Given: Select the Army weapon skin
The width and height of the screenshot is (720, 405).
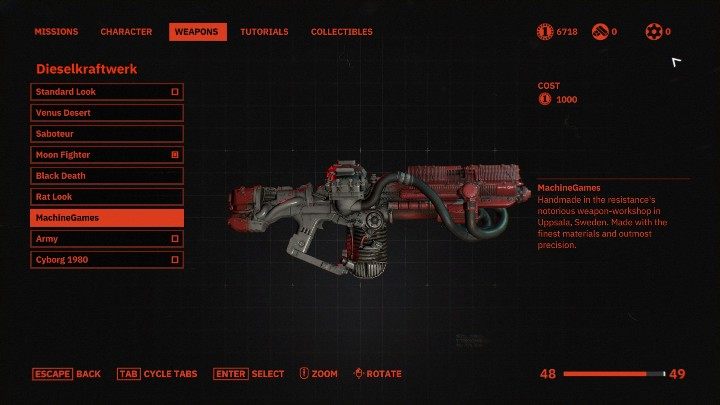Looking at the screenshot, I should tap(106, 239).
